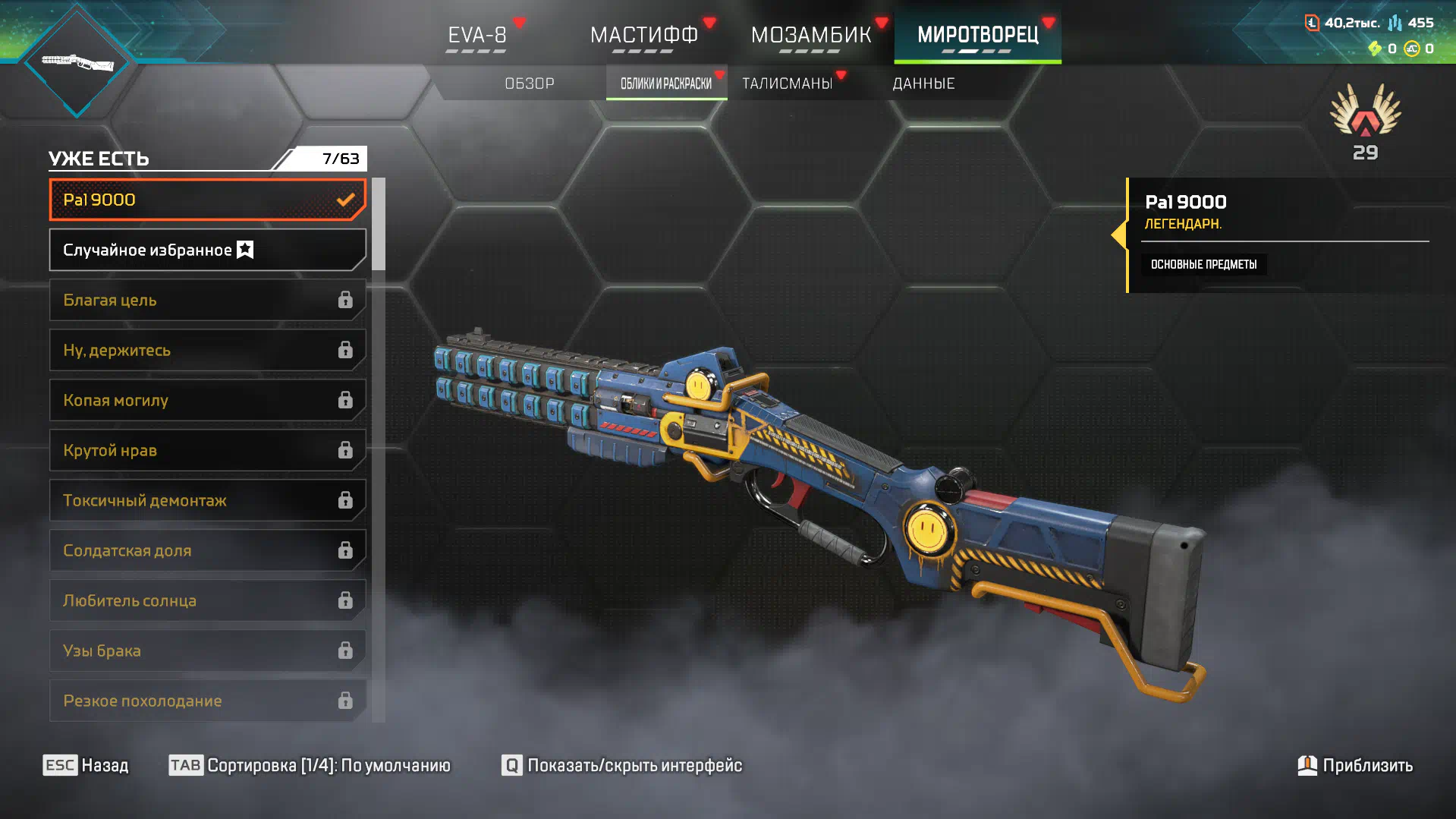This screenshot has width=1456, height=819.
Task: Select the Мозамбик weapon tab
Action: point(810,35)
